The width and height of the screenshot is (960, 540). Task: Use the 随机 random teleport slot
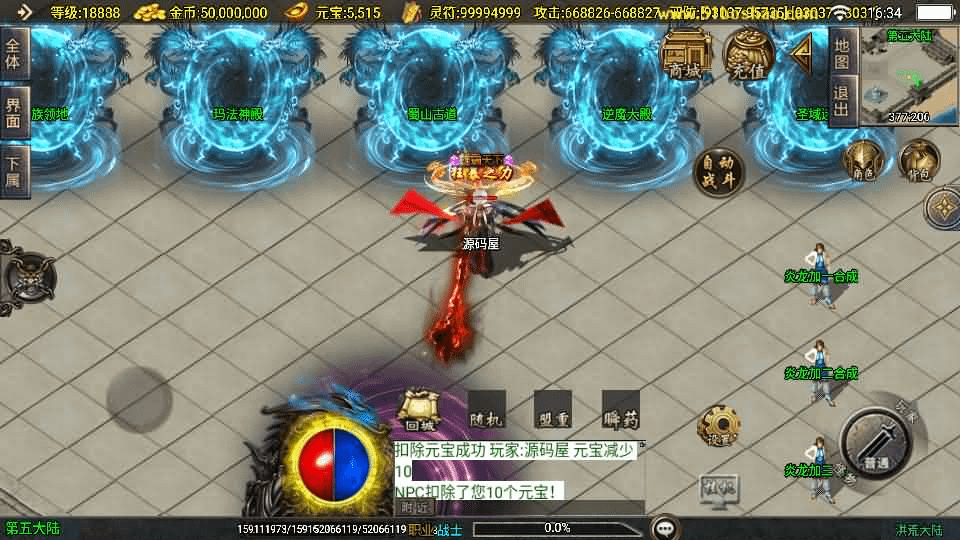(x=487, y=409)
